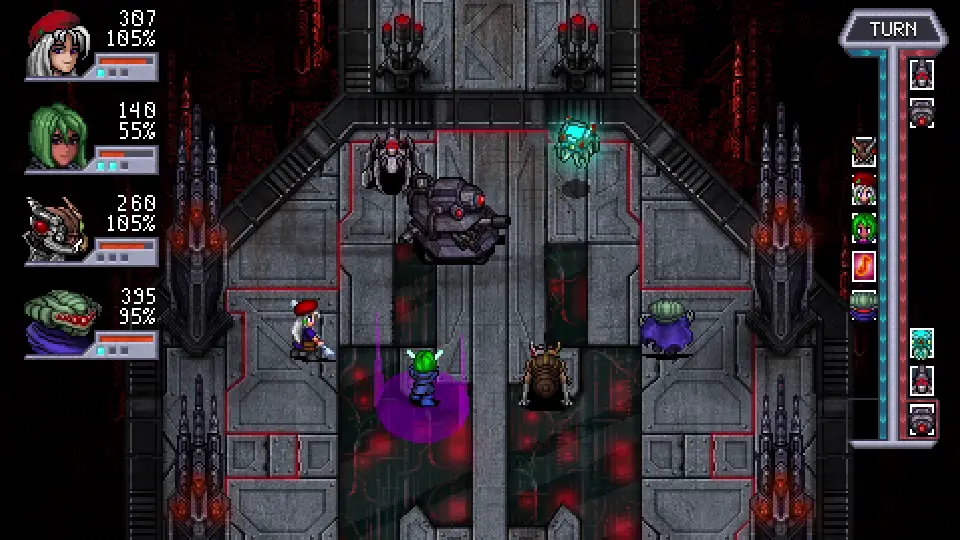The height and width of the screenshot is (540, 960).
Task: Click the cyan enemy's turn order icon
Action: pos(922,343)
